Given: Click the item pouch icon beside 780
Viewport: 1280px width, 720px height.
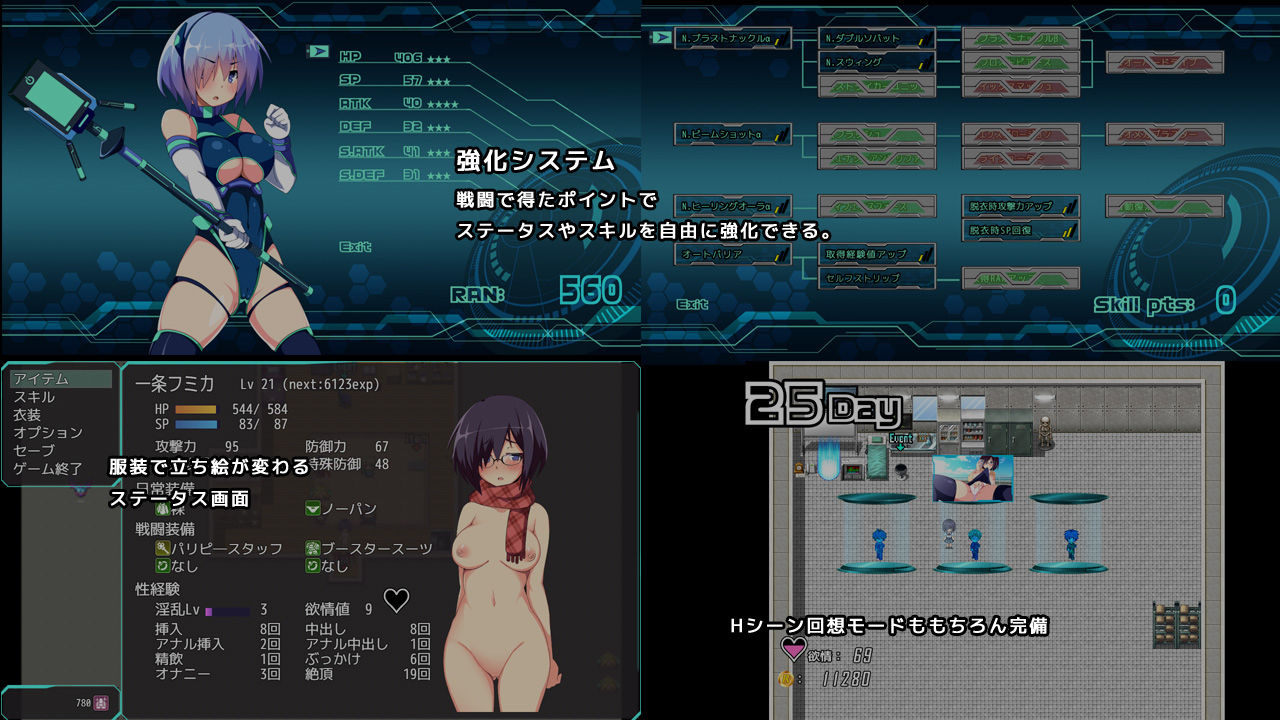Looking at the screenshot, I should pyautogui.click(x=103, y=703).
